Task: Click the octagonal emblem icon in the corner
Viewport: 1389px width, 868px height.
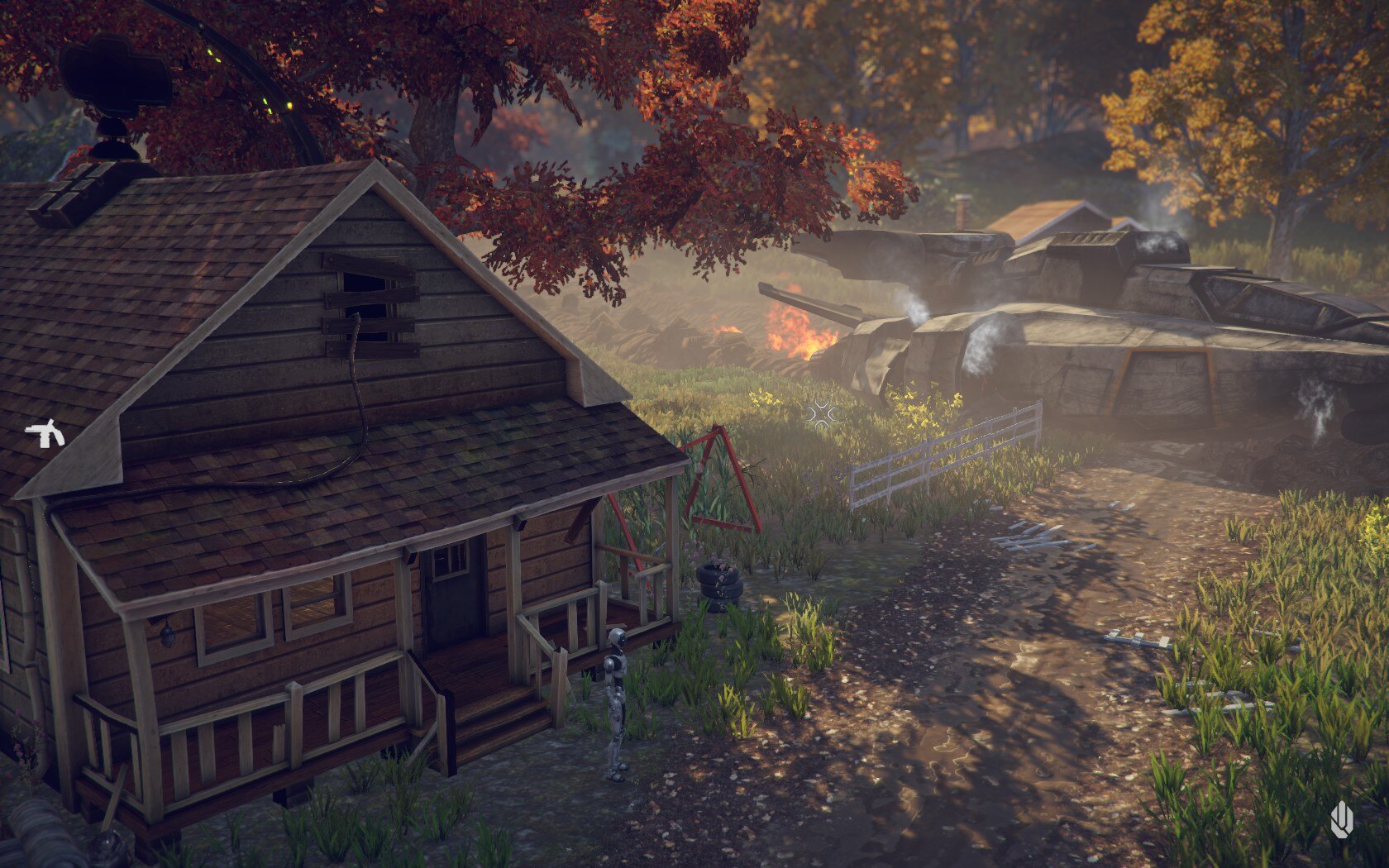Action: coord(1341,820)
